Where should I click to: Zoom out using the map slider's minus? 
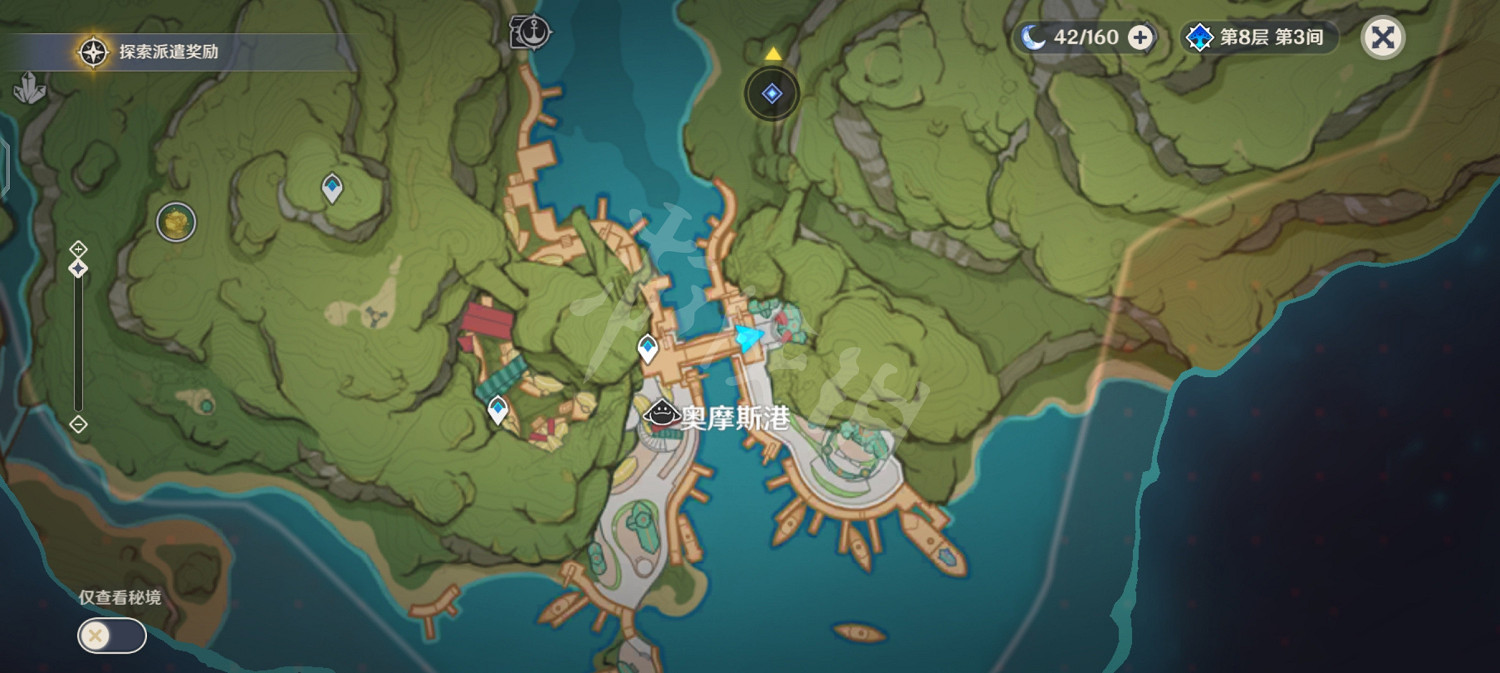tap(78, 424)
